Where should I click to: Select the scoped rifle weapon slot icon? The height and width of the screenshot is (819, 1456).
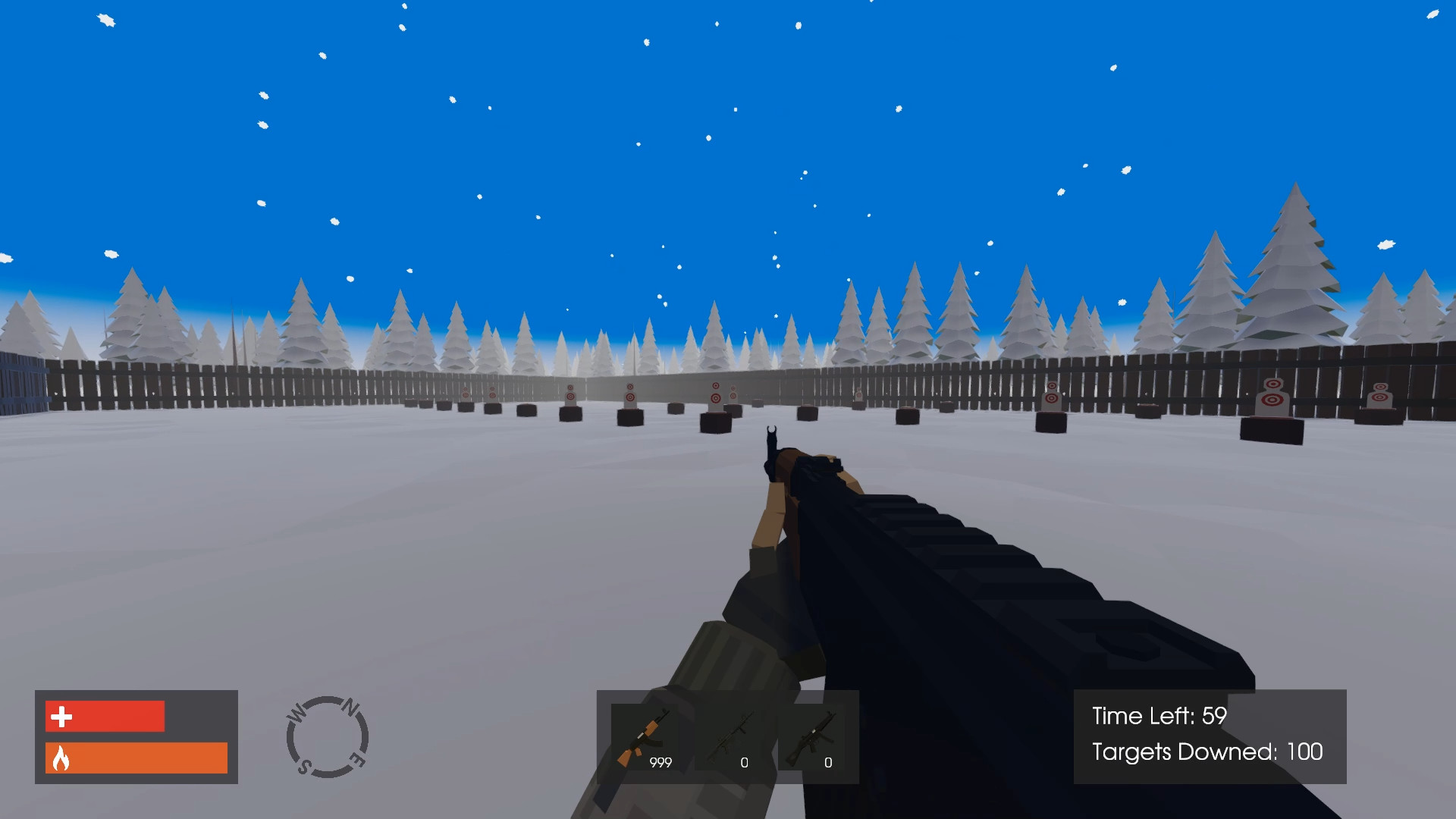tap(734, 734)
